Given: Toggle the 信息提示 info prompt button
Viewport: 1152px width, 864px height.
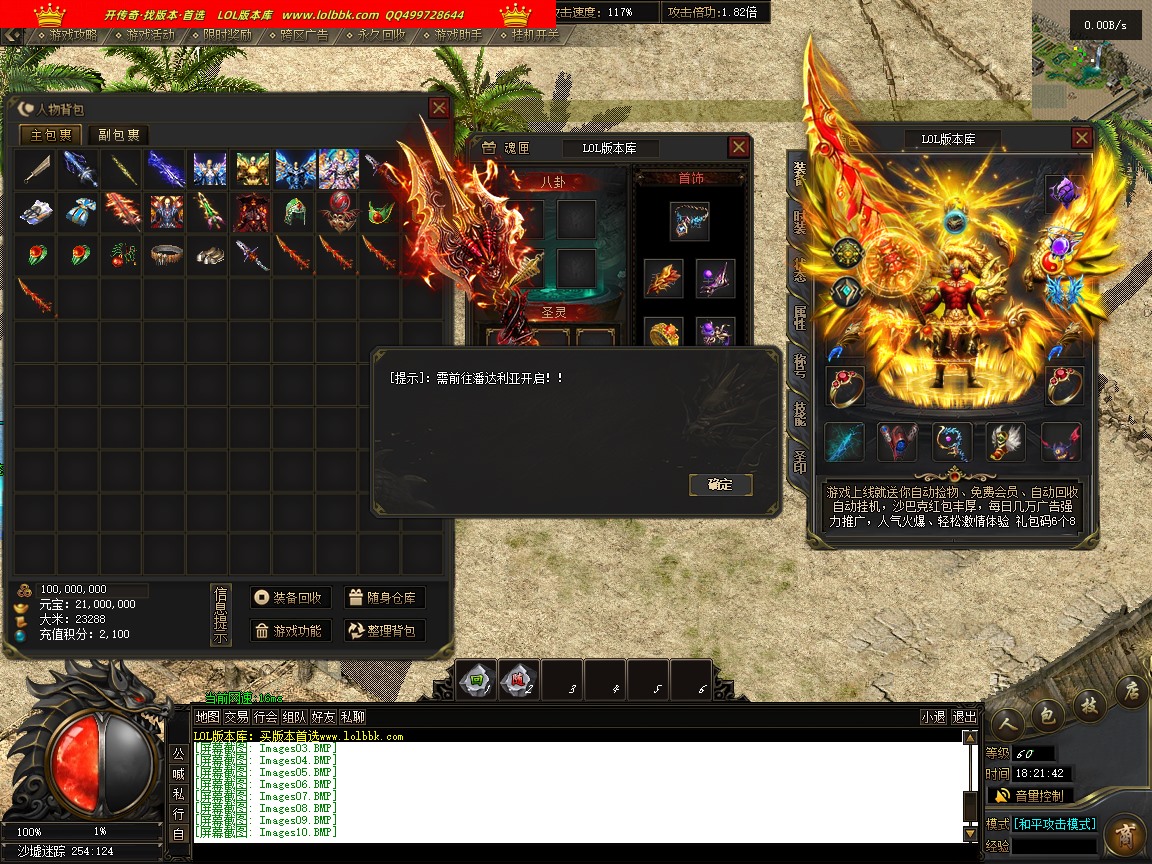Looking at the screenshot, I should (x=221, y=615).
